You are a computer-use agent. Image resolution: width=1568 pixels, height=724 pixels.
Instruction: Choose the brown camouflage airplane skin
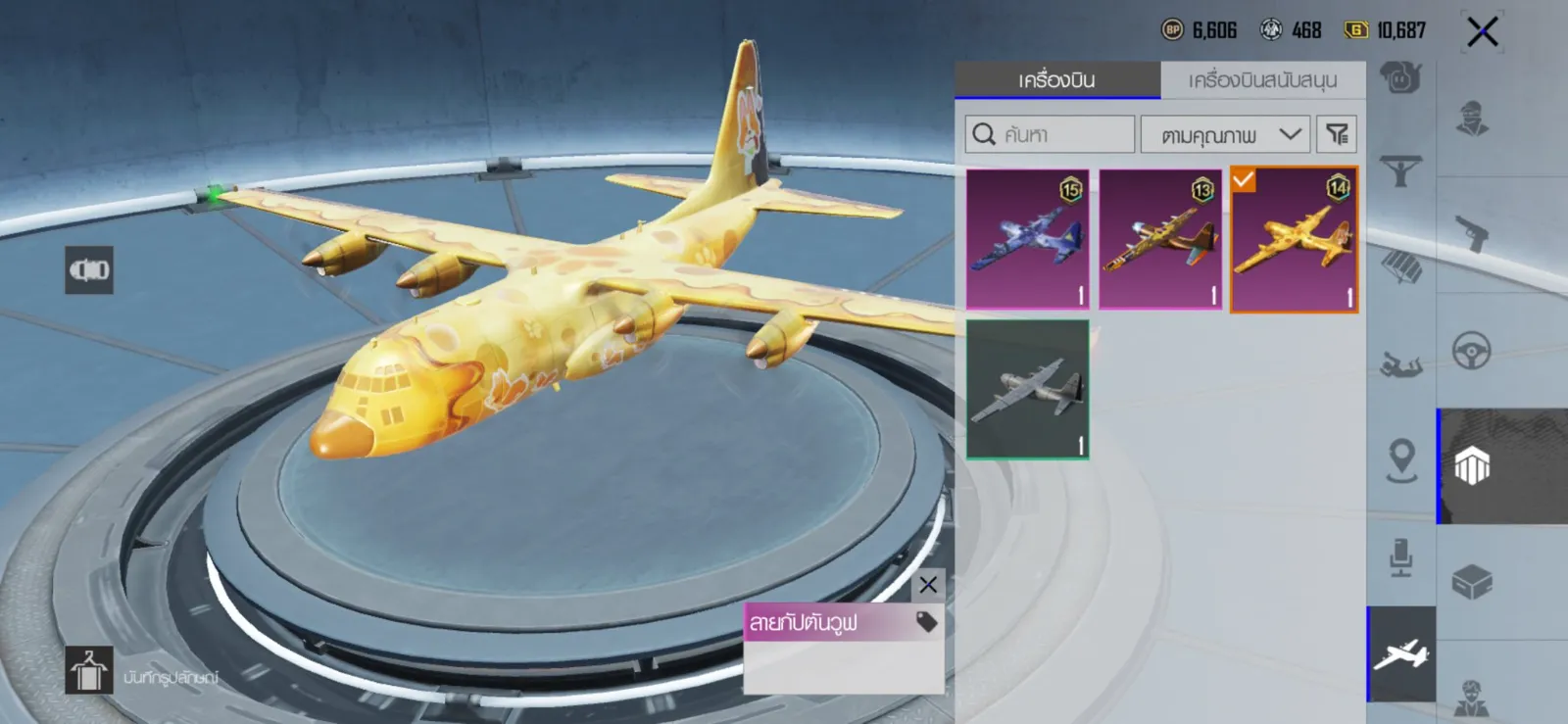pos(1160,239)
